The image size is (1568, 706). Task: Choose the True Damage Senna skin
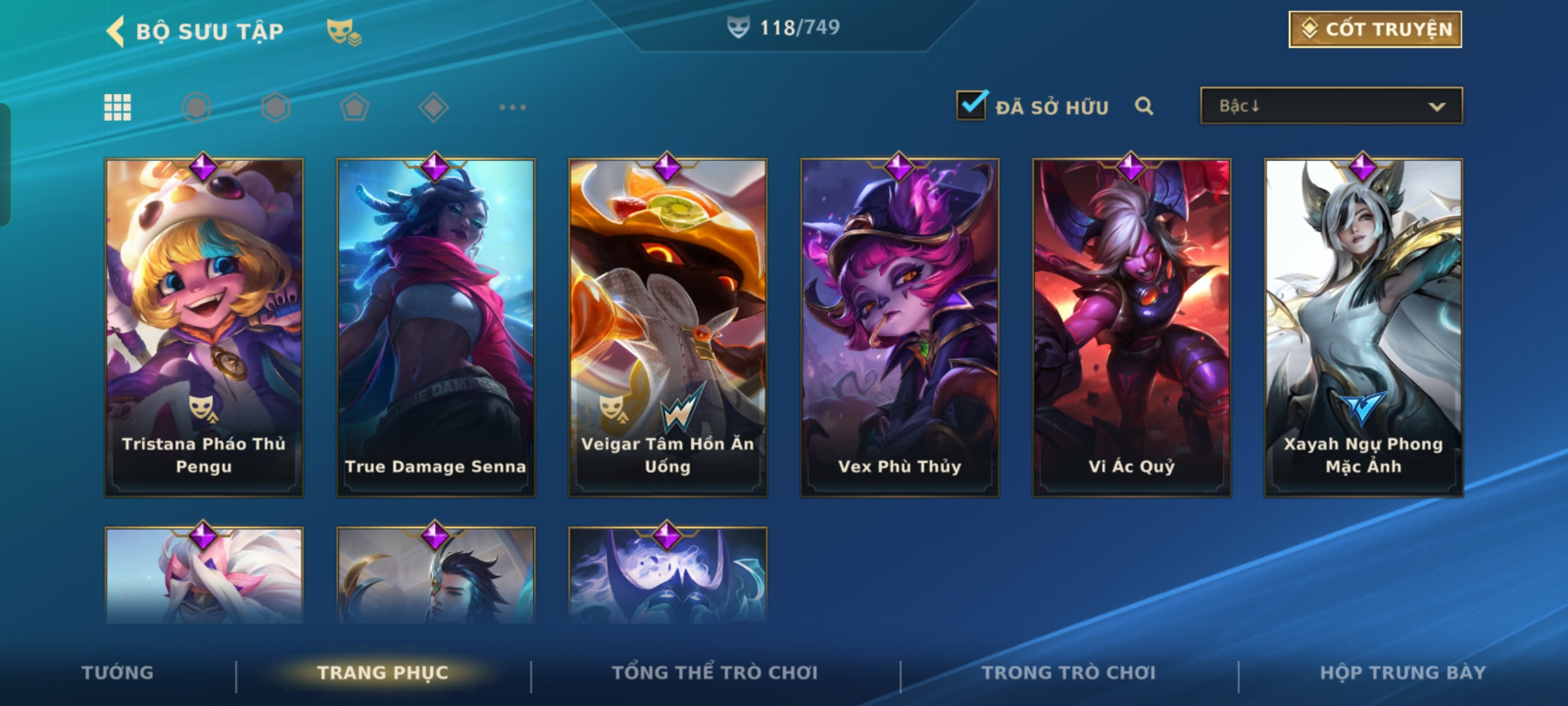[x=436, y=327]
